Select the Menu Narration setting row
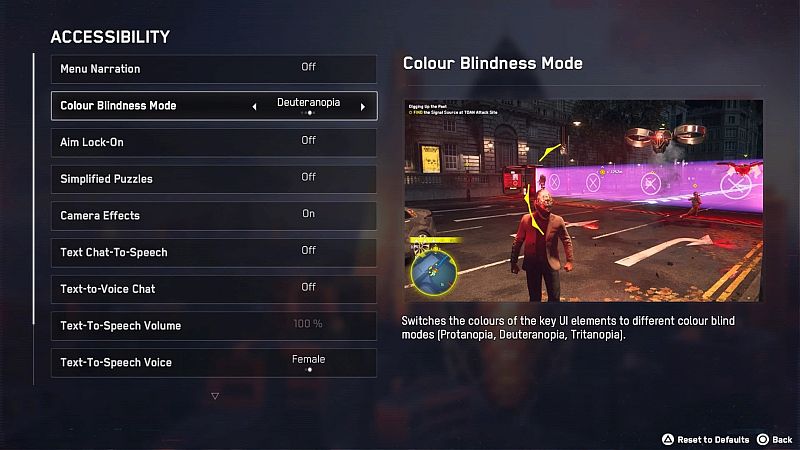The image size is (800, 450). pos(213,69)
